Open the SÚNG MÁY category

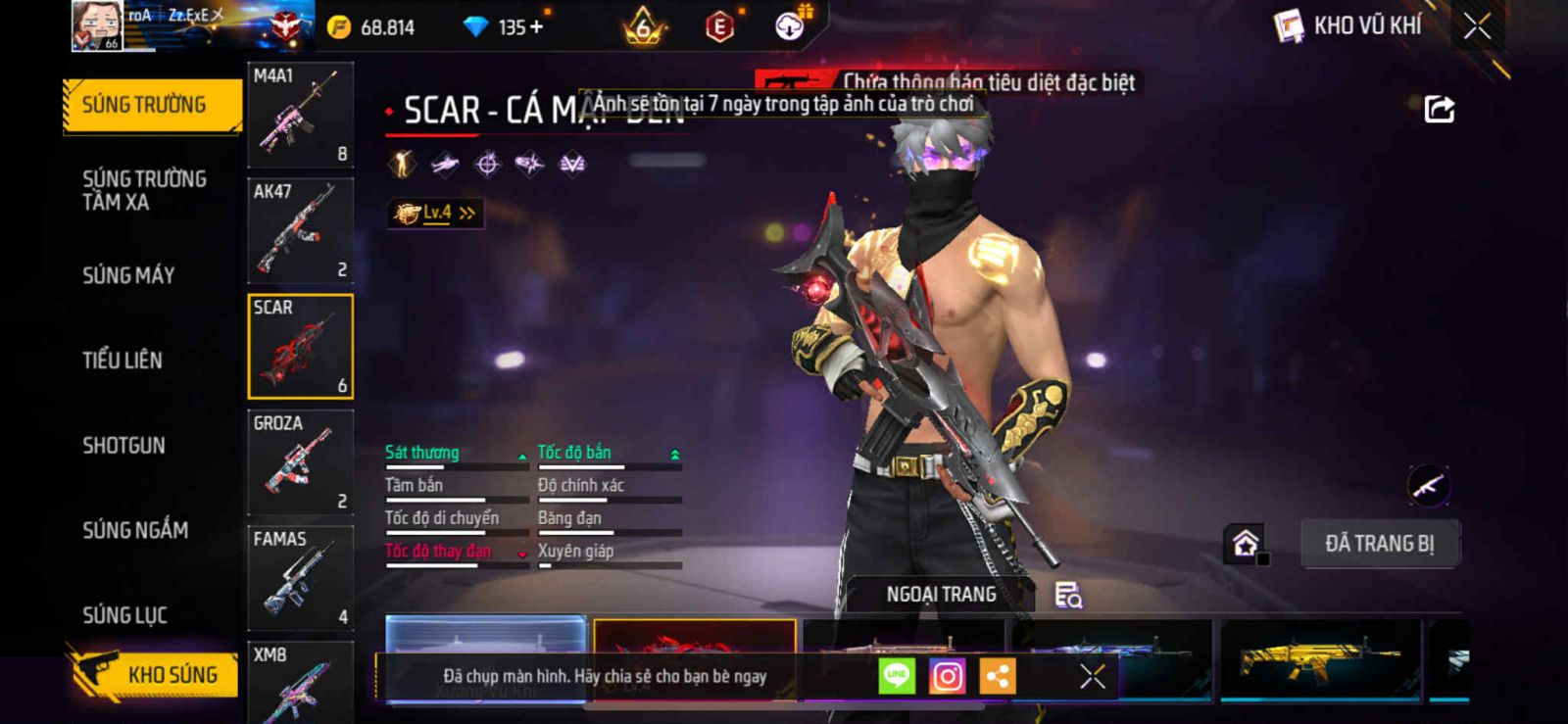(x=128, y=275)
